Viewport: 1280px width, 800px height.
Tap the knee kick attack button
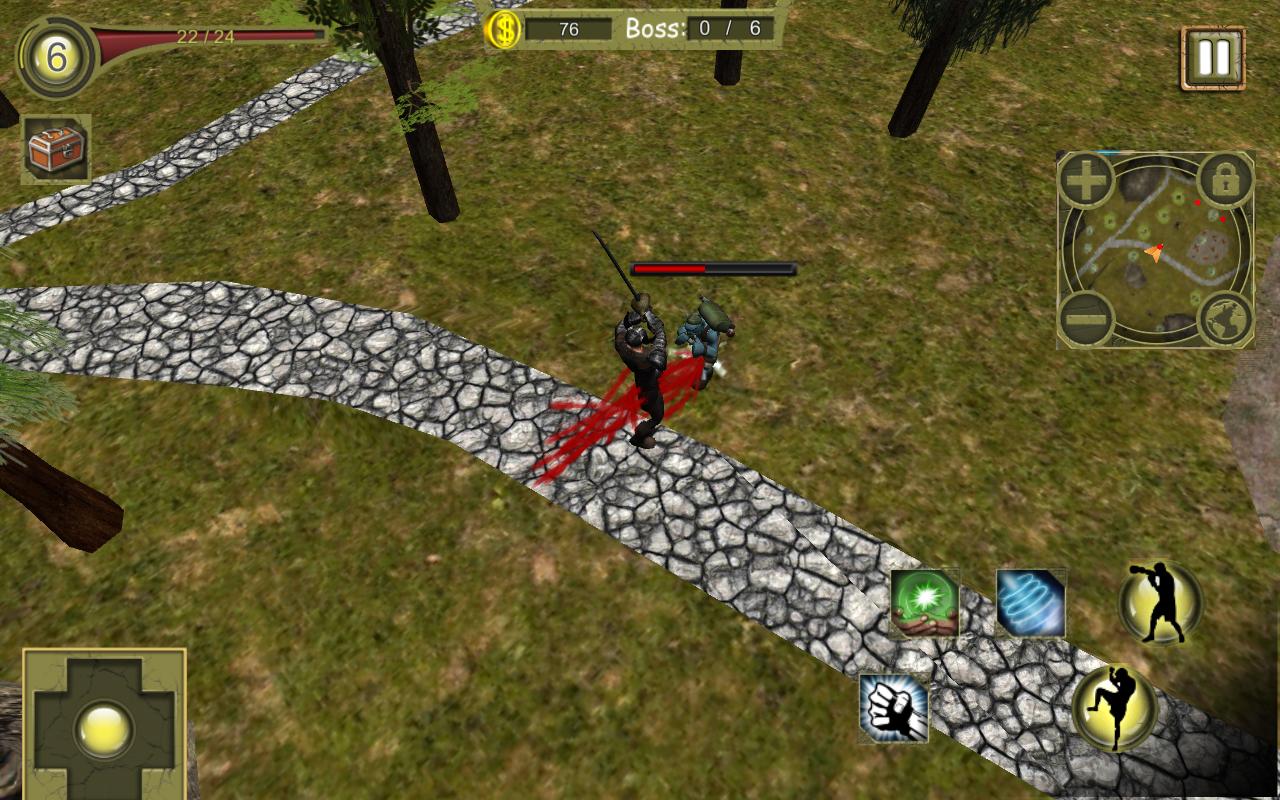tap(1115, 708)
